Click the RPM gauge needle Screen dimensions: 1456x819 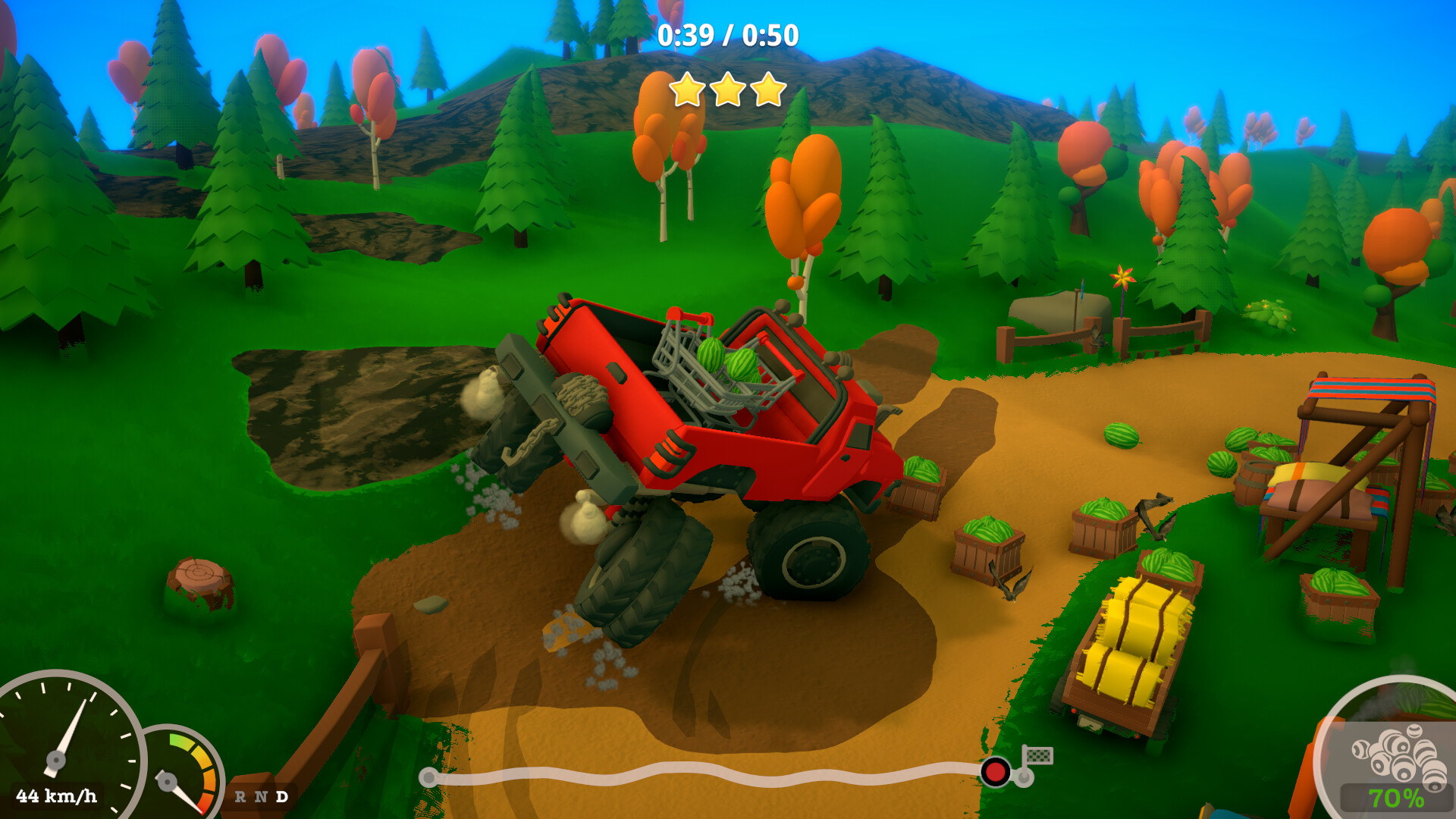tap(180, 795)
